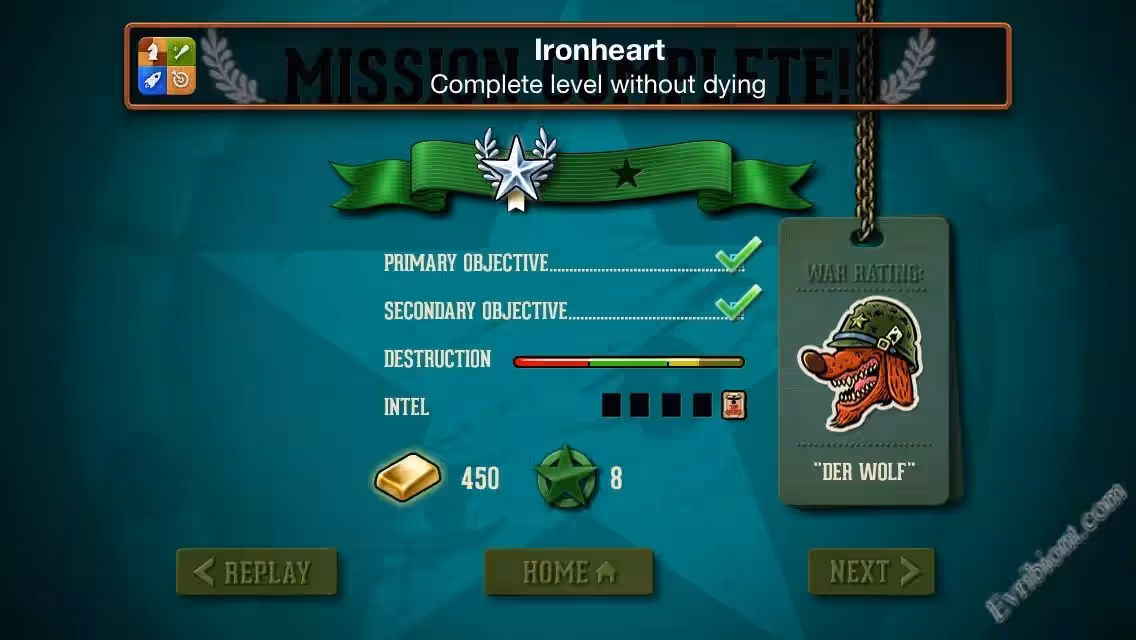The width and height of the screenshot is (1136, 640).
Task: Replay the completed mission
Action: [256, 572]
